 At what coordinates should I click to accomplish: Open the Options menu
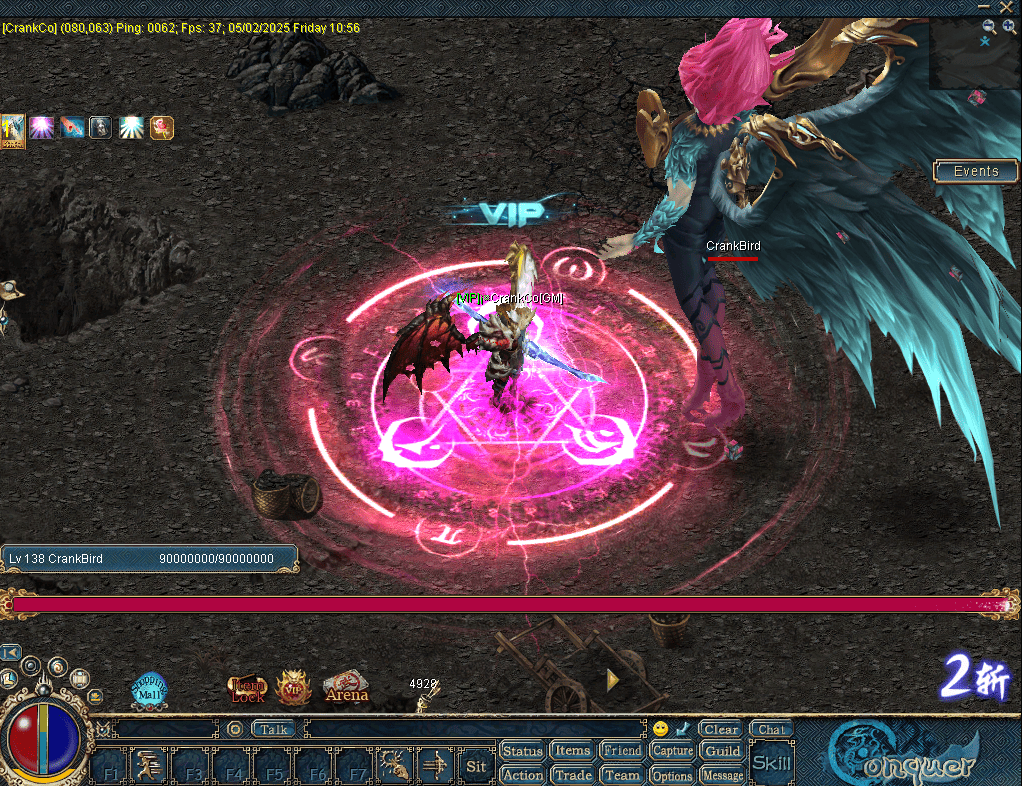(672, 775)
